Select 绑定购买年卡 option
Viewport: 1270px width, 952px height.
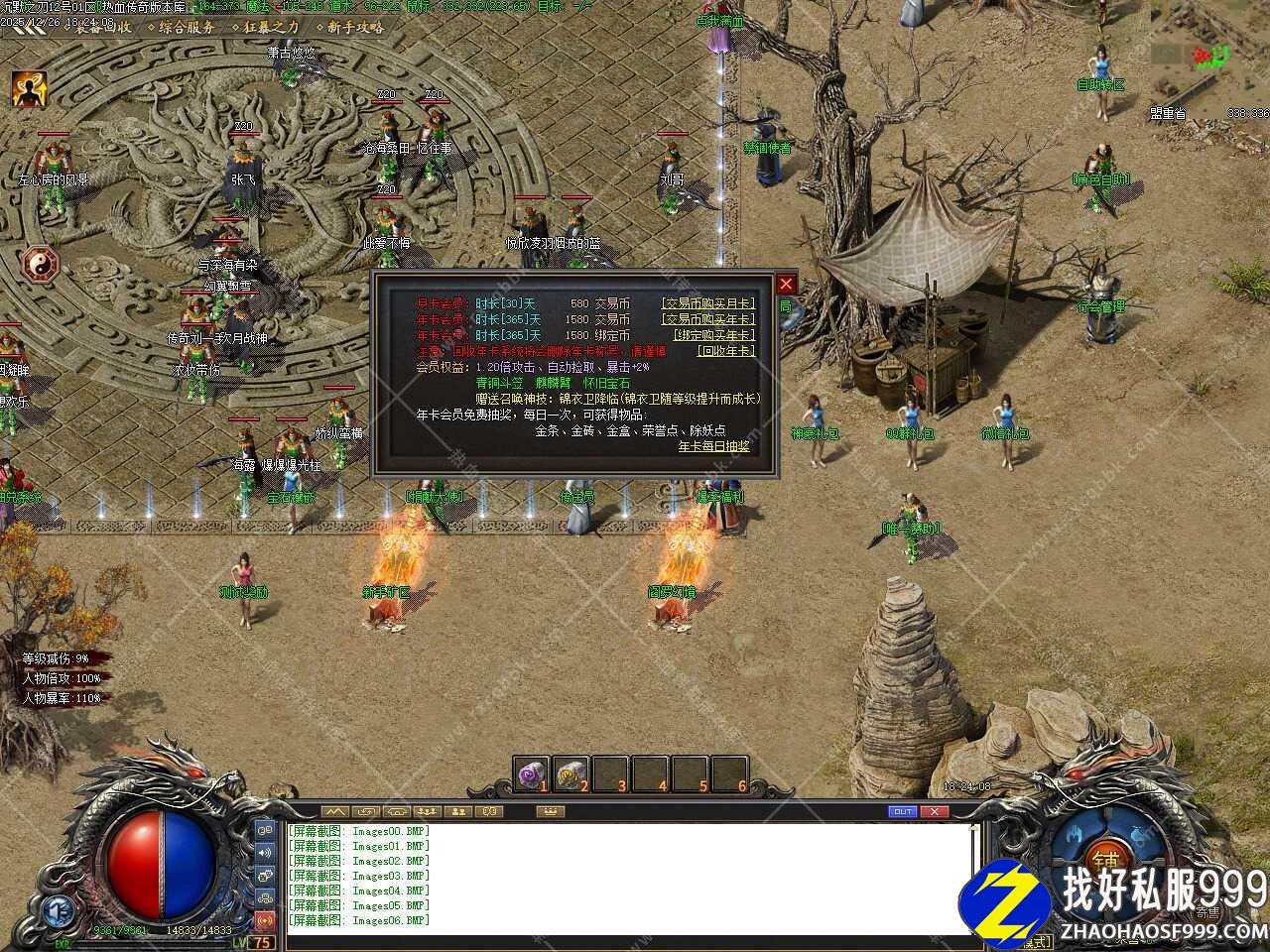[713, 335]
